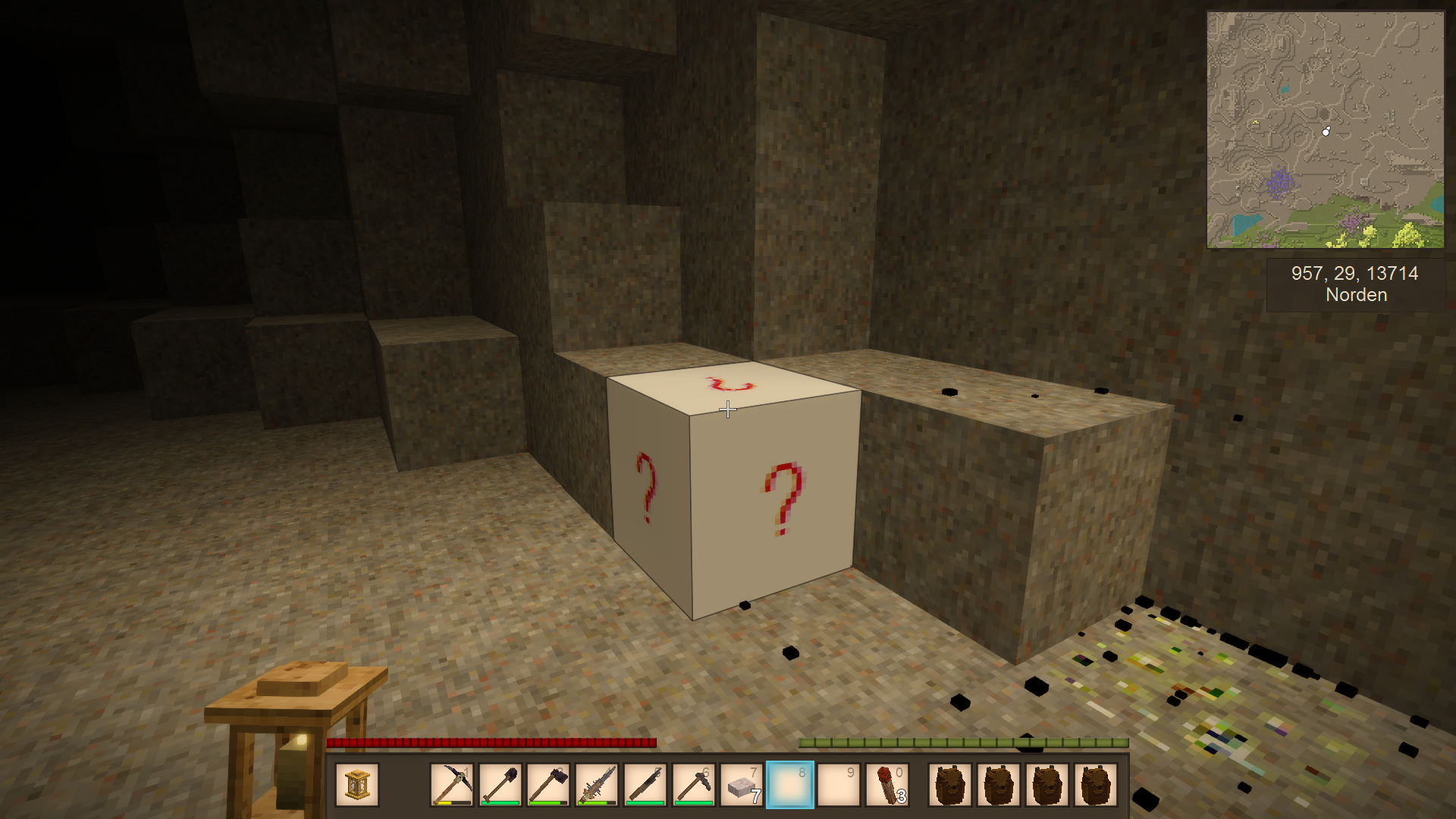This screenshot has height=819, width=1456.
Task: Equip the axe from the hotbar
Action: click(549, 784)
